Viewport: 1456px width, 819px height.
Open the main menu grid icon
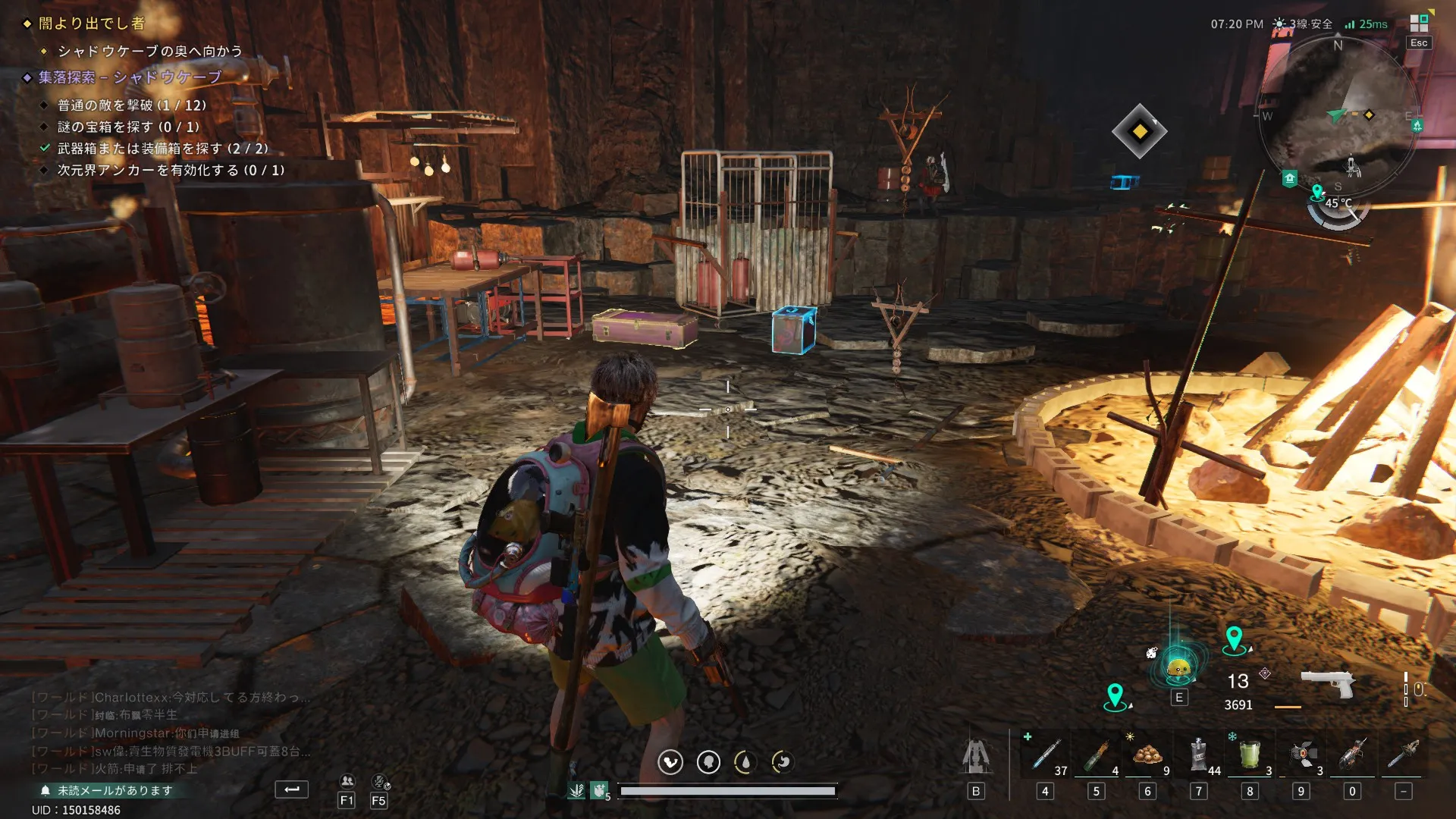[1419, 22]
